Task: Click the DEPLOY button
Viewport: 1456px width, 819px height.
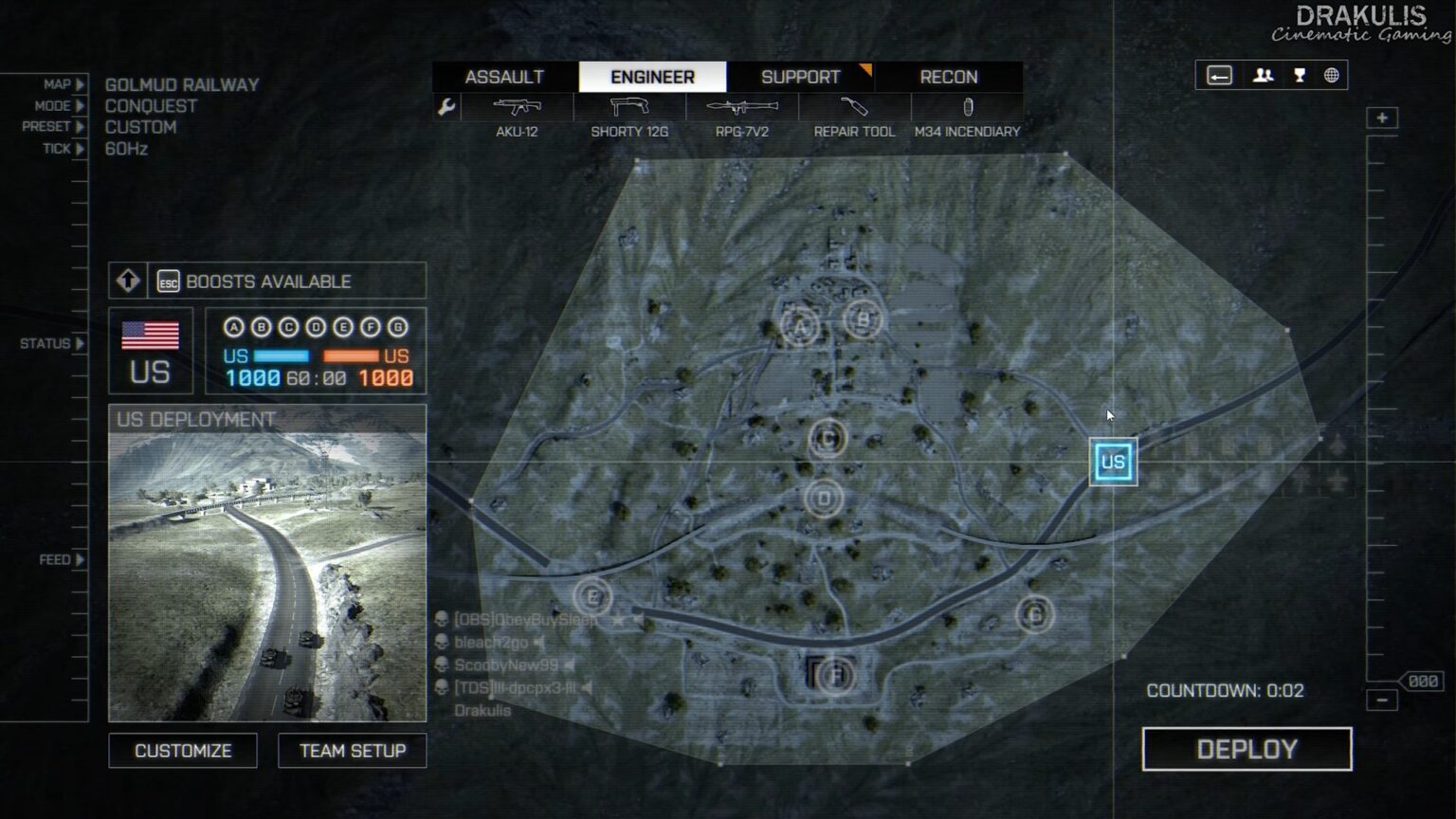Action: [1247, 749]
